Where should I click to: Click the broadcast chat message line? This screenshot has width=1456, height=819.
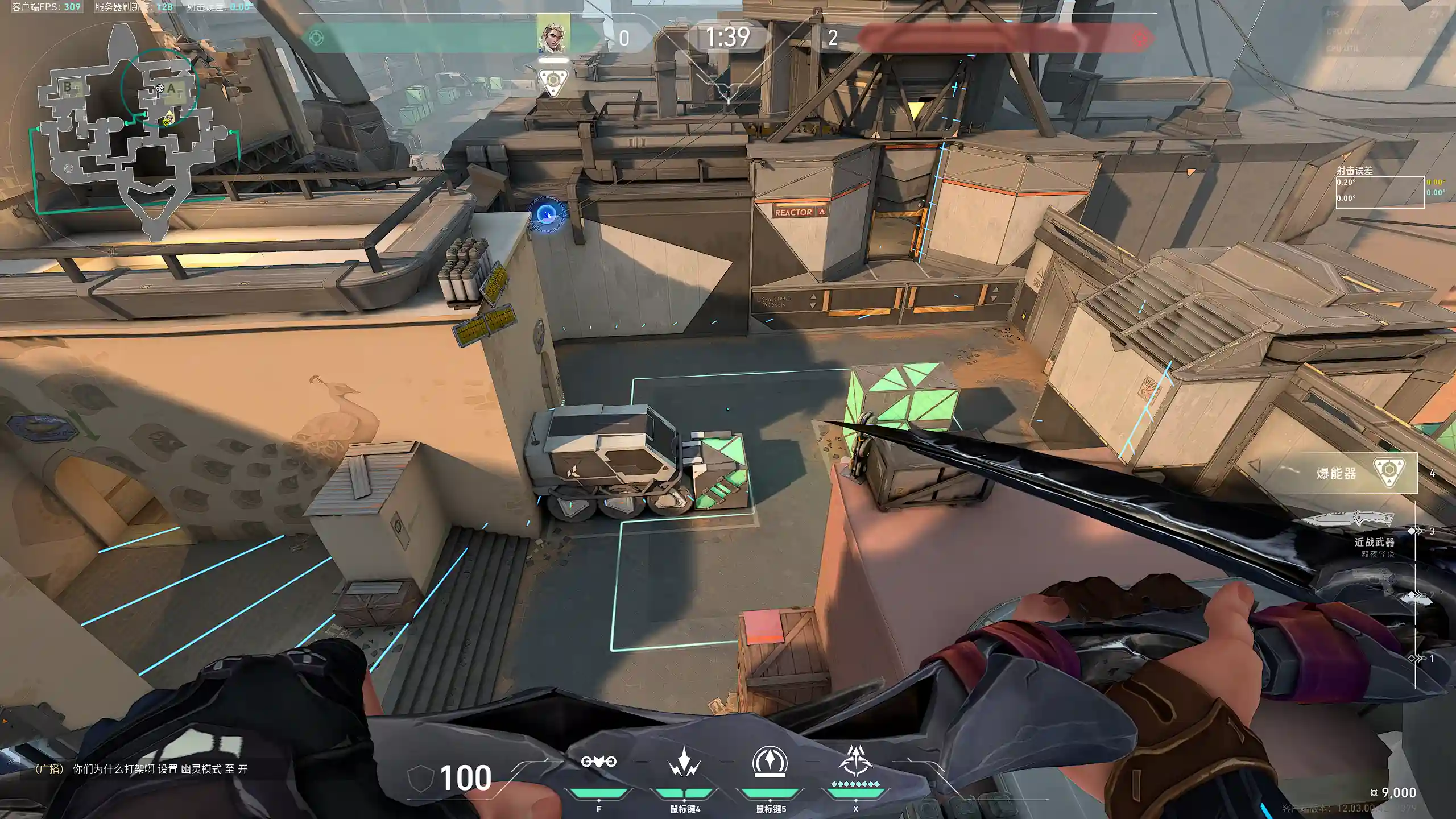[x=141, y=769]
